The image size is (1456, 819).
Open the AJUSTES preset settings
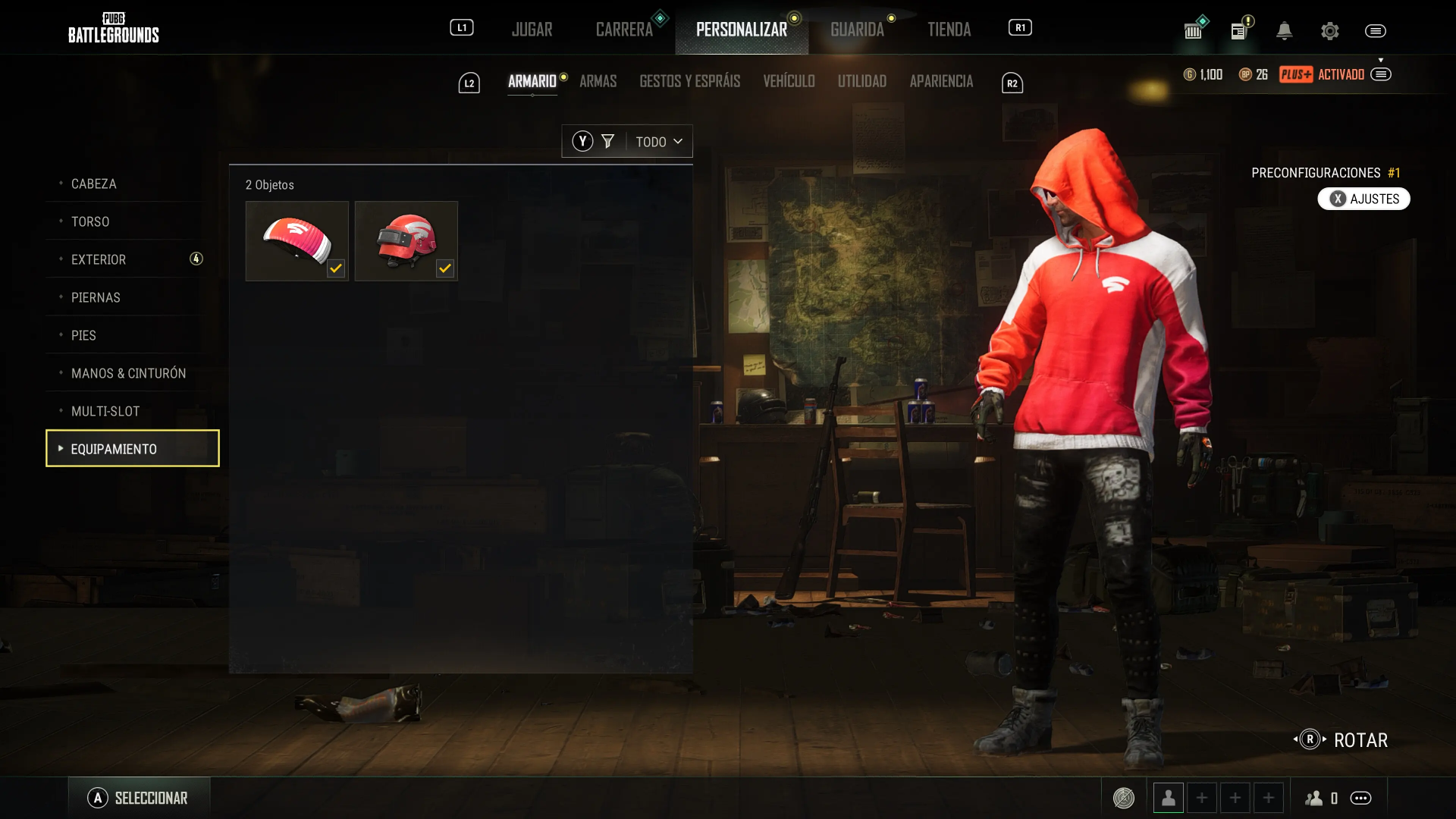pos(1363,199)
